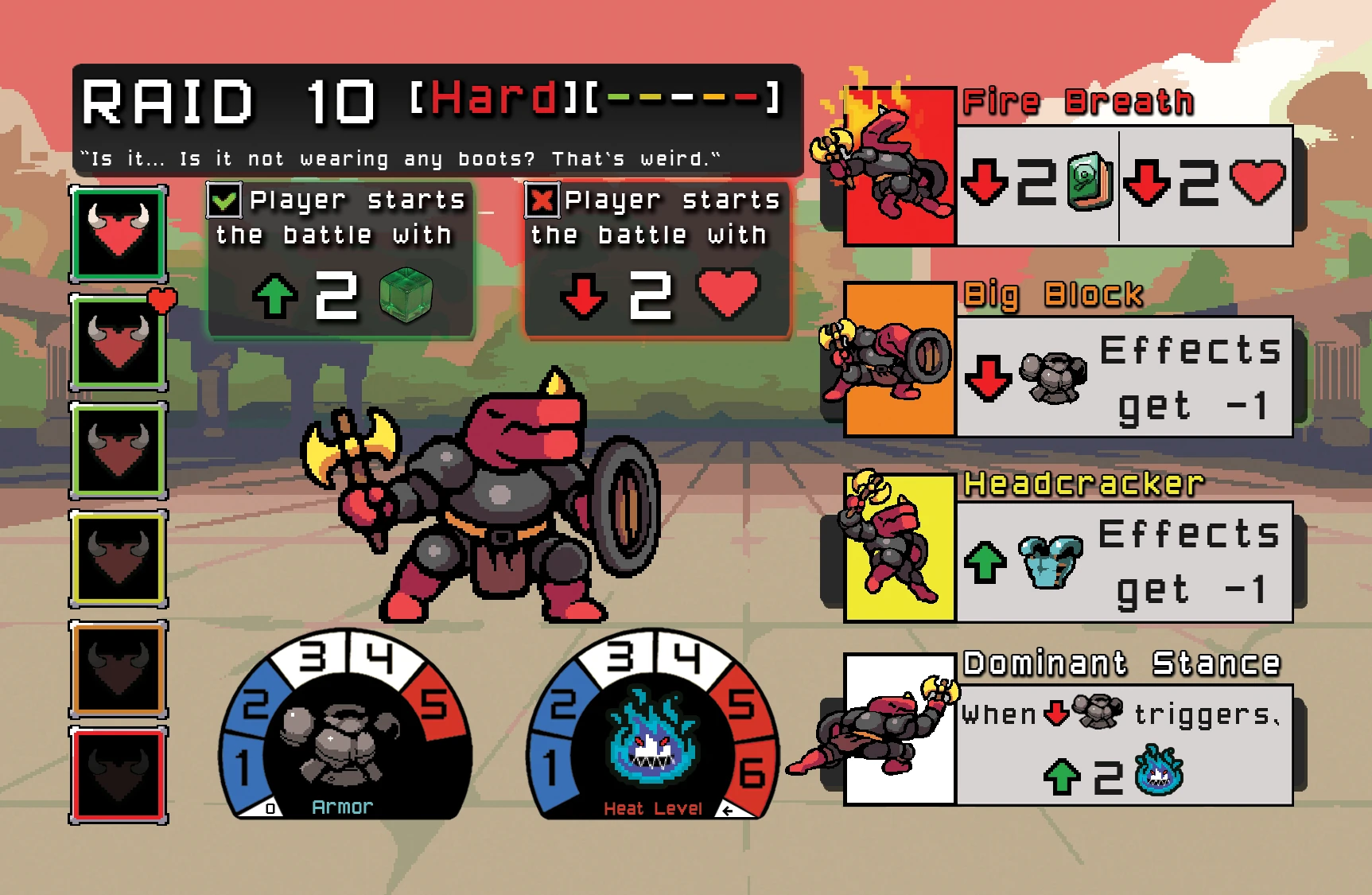Select the bottom red-framed demon heart slot
Viewport: 1372px width, 895px height.
pyautogui.click(x=117, y=776)
